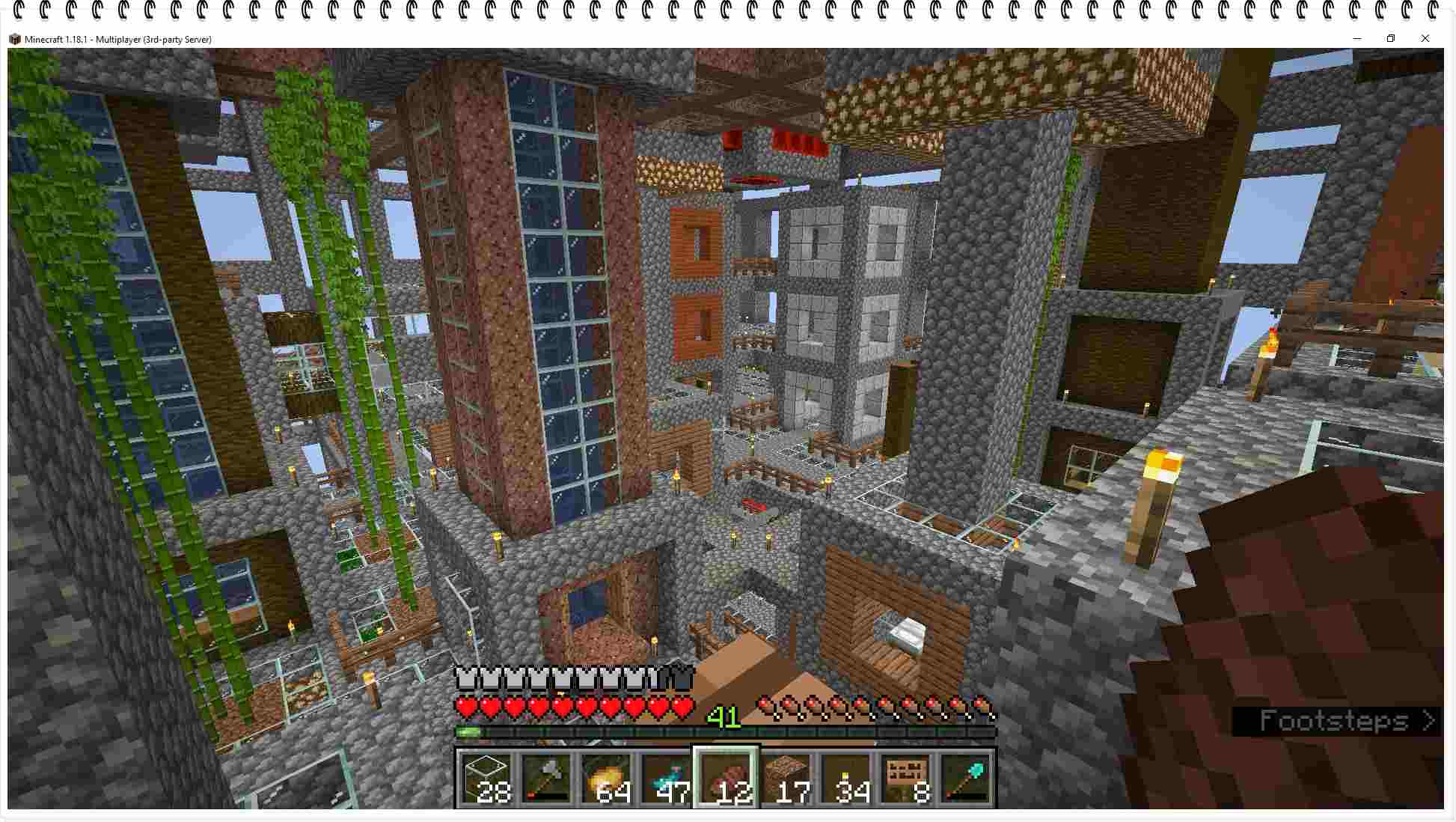The width and height of the screenshot is (1456, 822).
Task: Close the Minecraft window
Action: tap(1425, 39)
